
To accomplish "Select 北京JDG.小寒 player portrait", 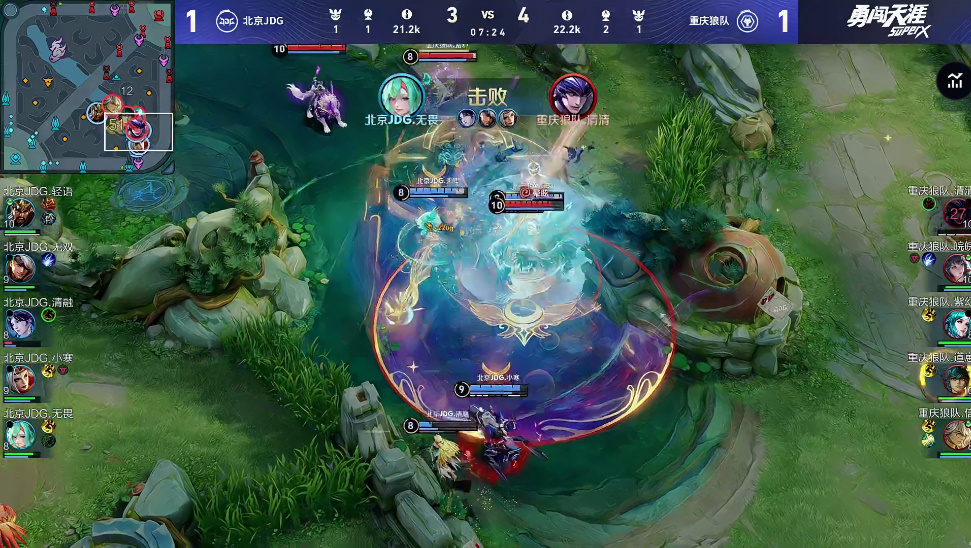I will coord(20,378).
